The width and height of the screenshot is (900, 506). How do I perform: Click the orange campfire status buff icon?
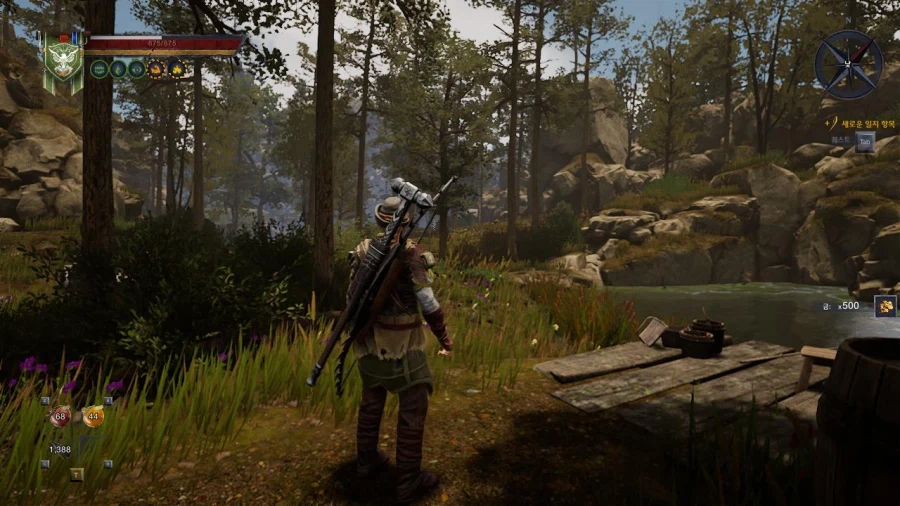tap(175, 69)
